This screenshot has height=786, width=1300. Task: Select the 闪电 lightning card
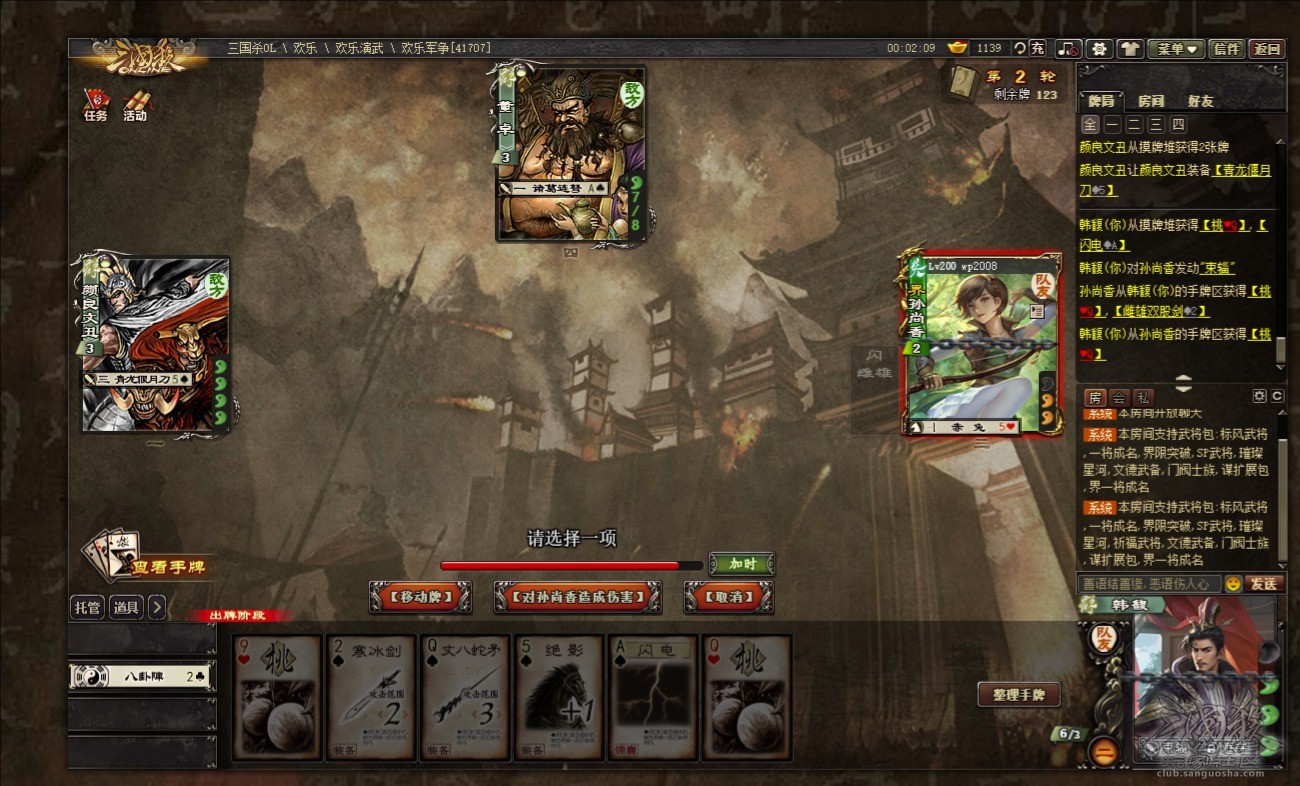tap(653, 697)
